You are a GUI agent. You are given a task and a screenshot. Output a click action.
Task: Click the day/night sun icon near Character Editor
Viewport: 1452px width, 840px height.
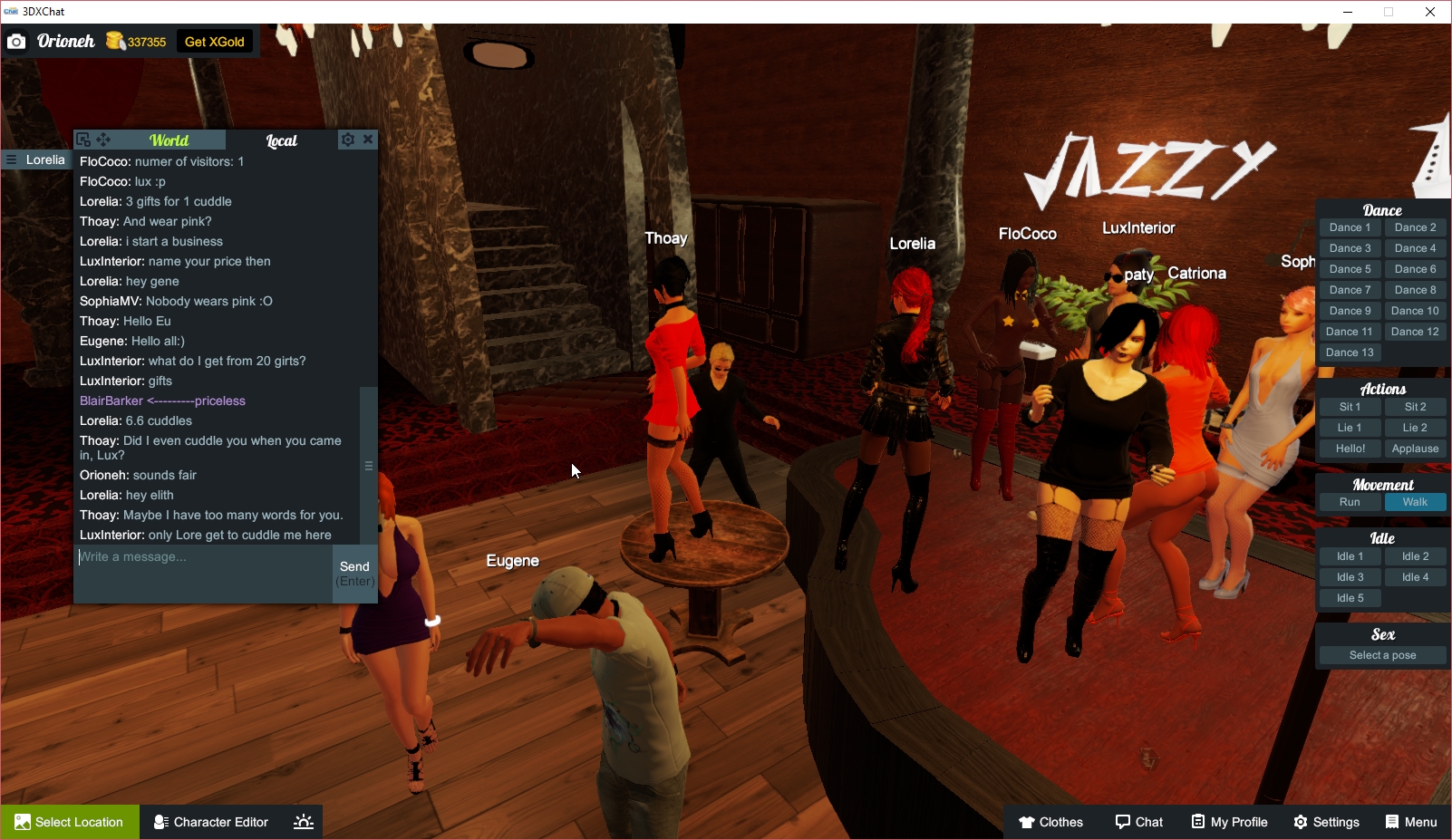click(x=302, y=822)
